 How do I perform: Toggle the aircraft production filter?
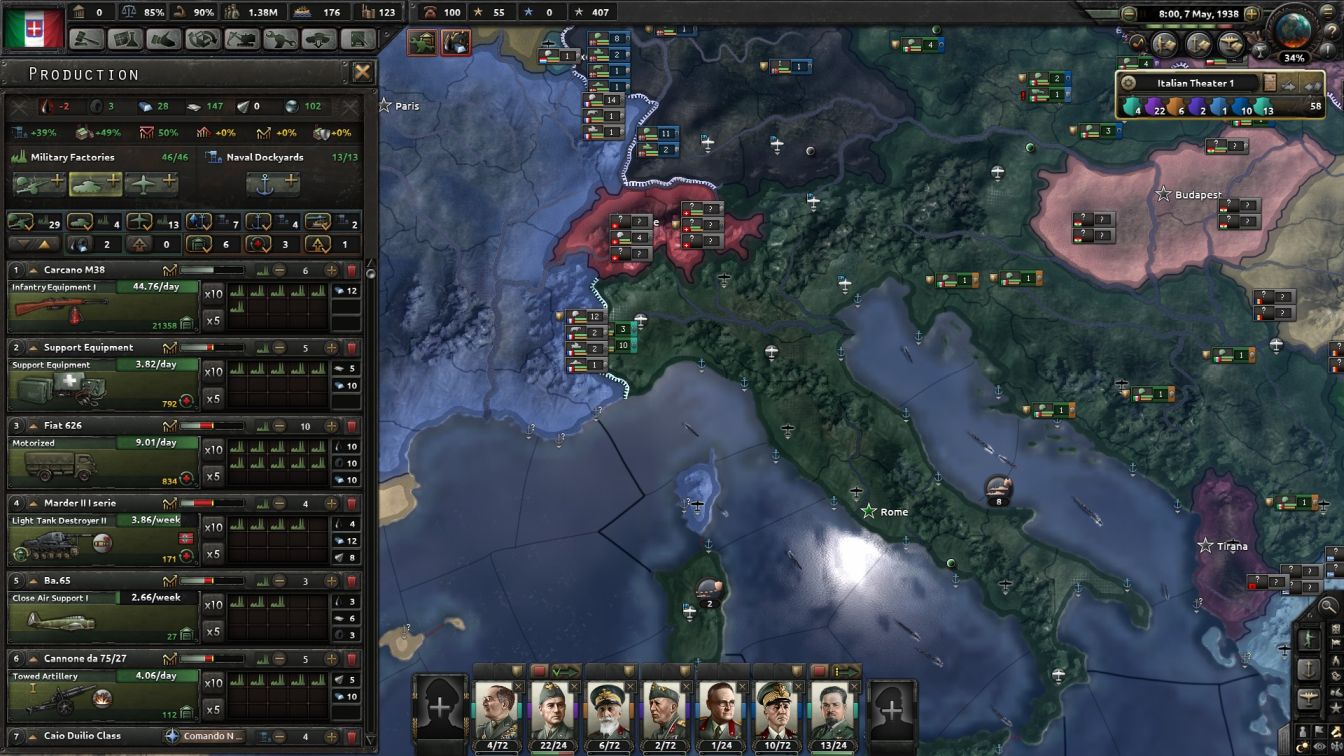point(138,222)
